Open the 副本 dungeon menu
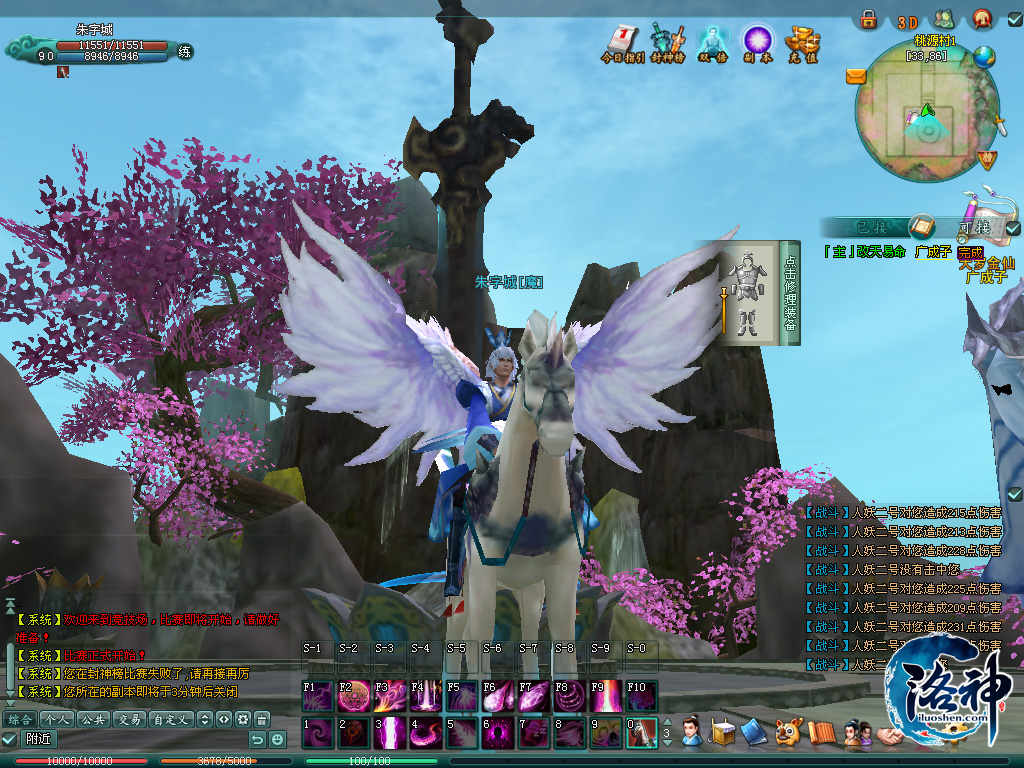Screen dimensions: 1024x768 click(757, 42)
